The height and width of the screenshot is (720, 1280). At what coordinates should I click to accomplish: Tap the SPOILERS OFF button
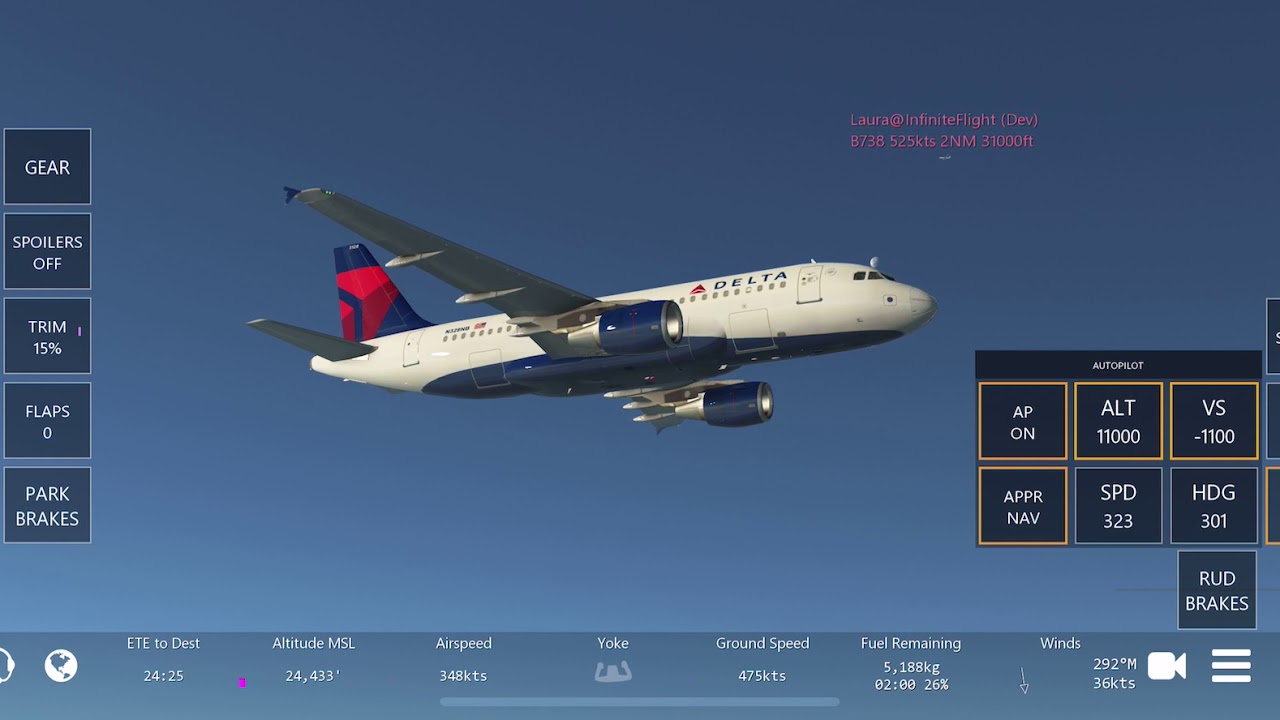47,252
